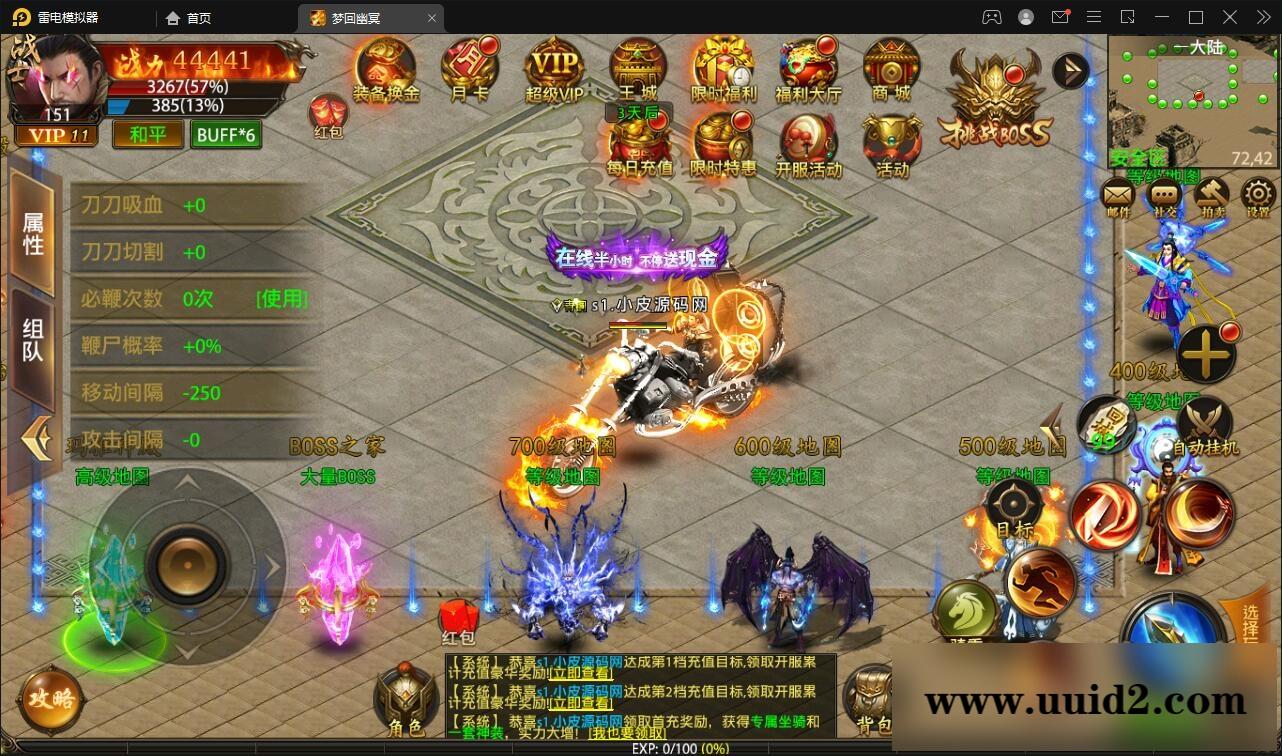
Task: Select the 装备换金 (equipment exchange) icon
Action: [386, 70]
